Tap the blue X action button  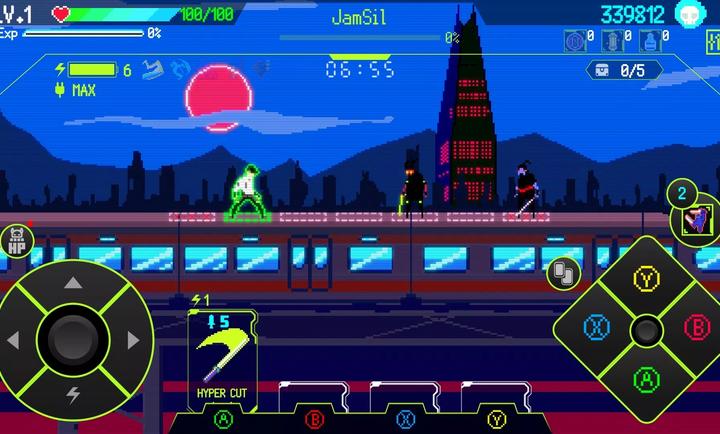598,327
